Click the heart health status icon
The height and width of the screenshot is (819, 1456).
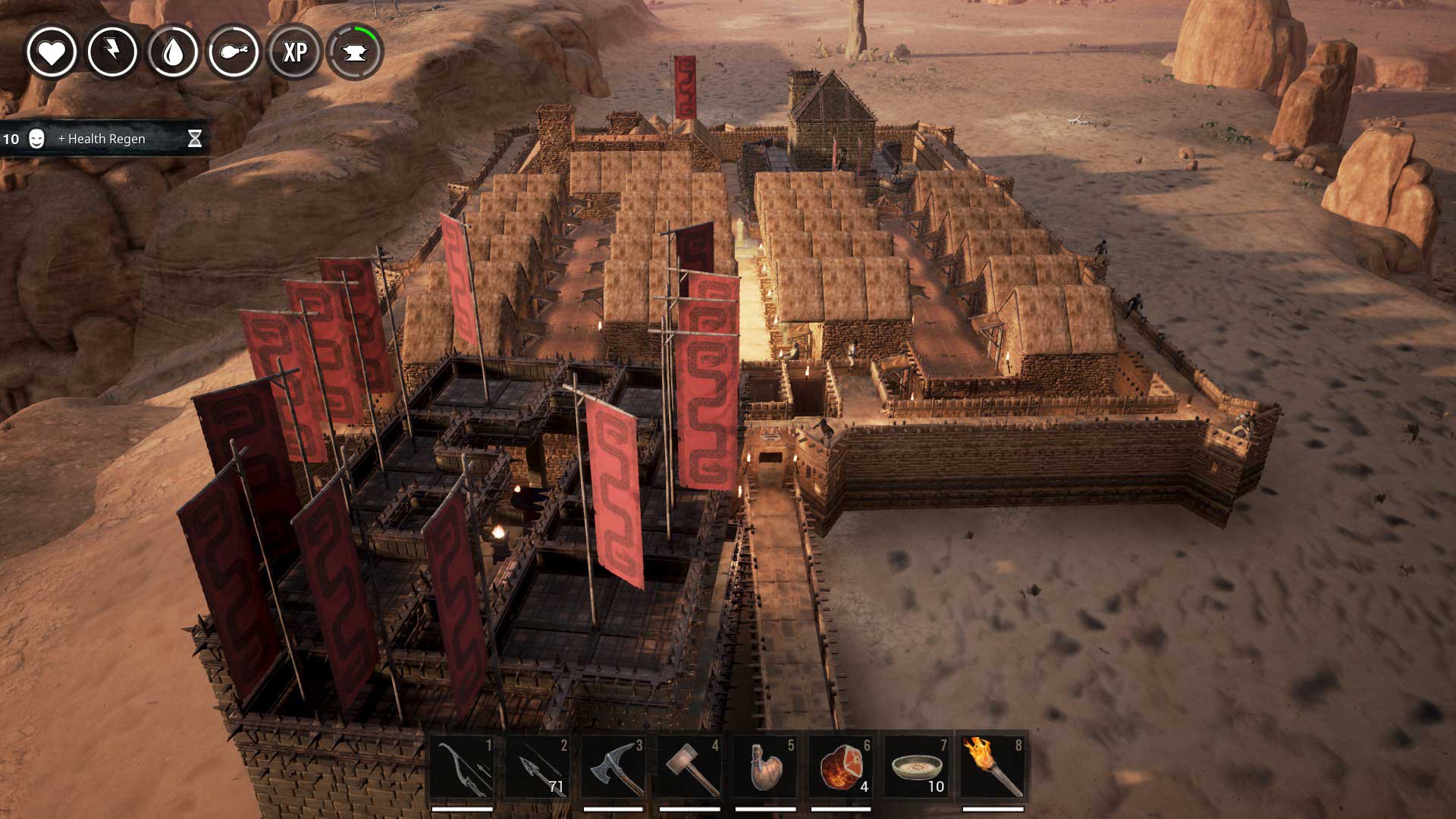[x=52, y=52]
